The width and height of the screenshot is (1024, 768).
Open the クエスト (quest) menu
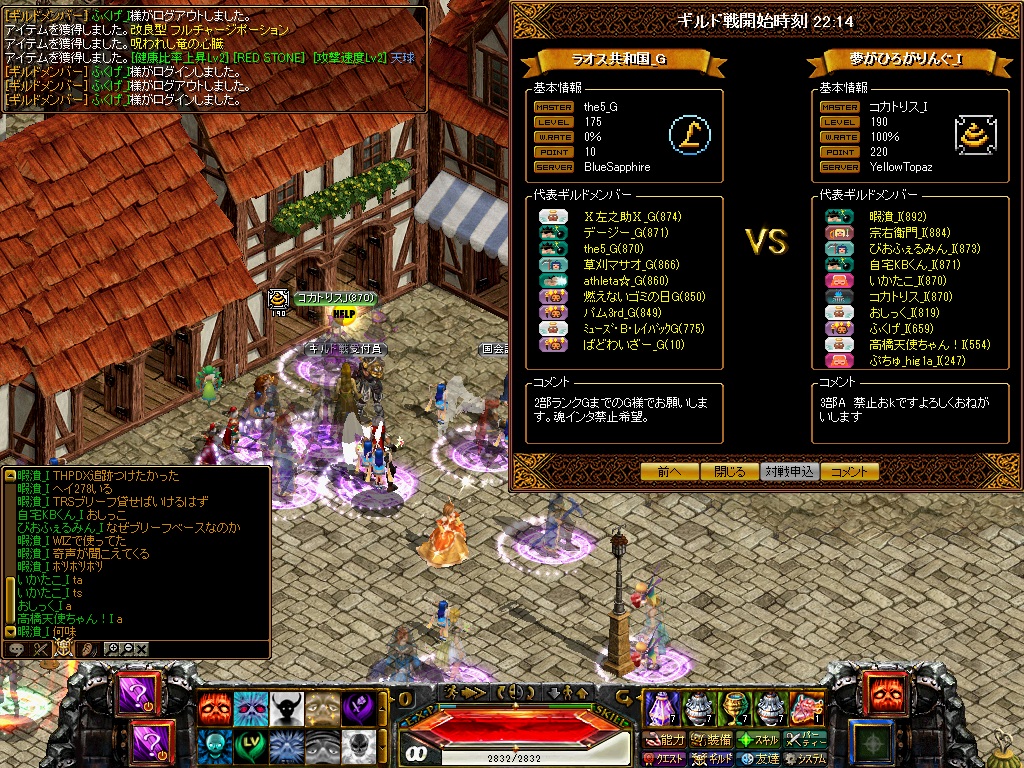point(662,759)
